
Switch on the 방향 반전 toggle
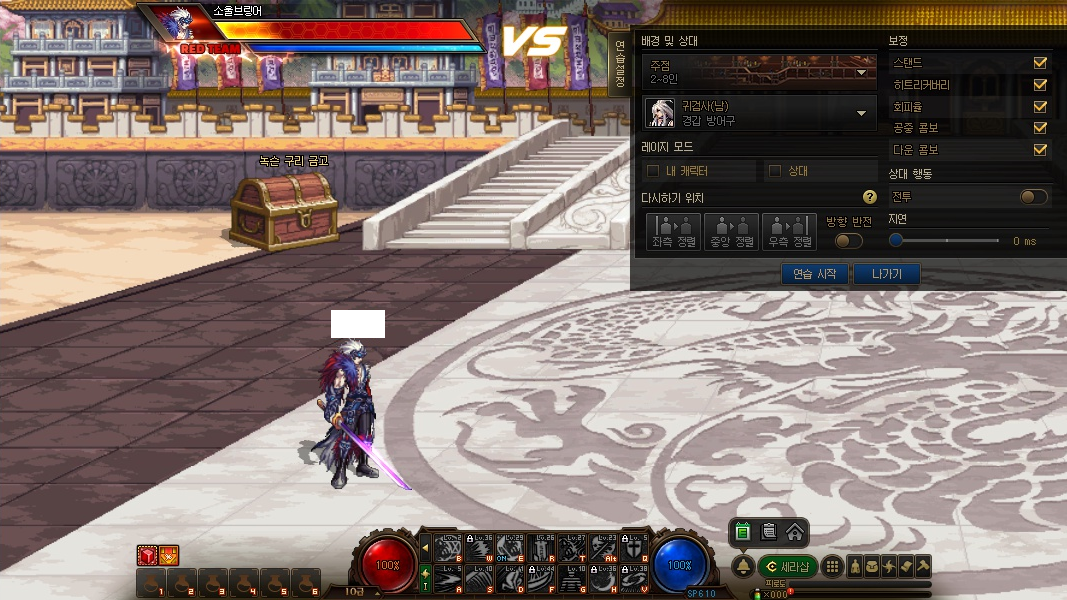[x=849, y=240]
